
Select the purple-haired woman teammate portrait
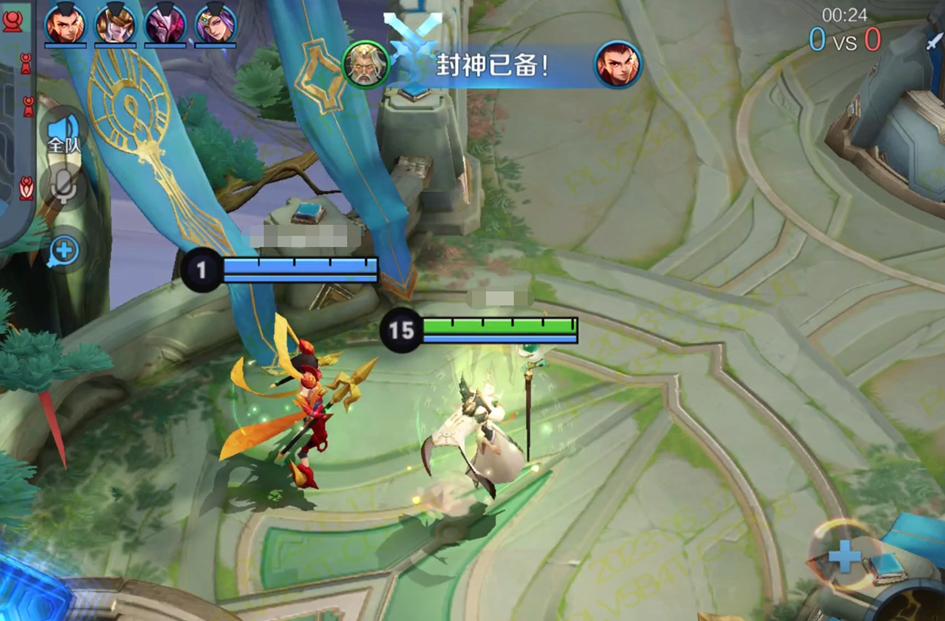(x=215, y=23)
